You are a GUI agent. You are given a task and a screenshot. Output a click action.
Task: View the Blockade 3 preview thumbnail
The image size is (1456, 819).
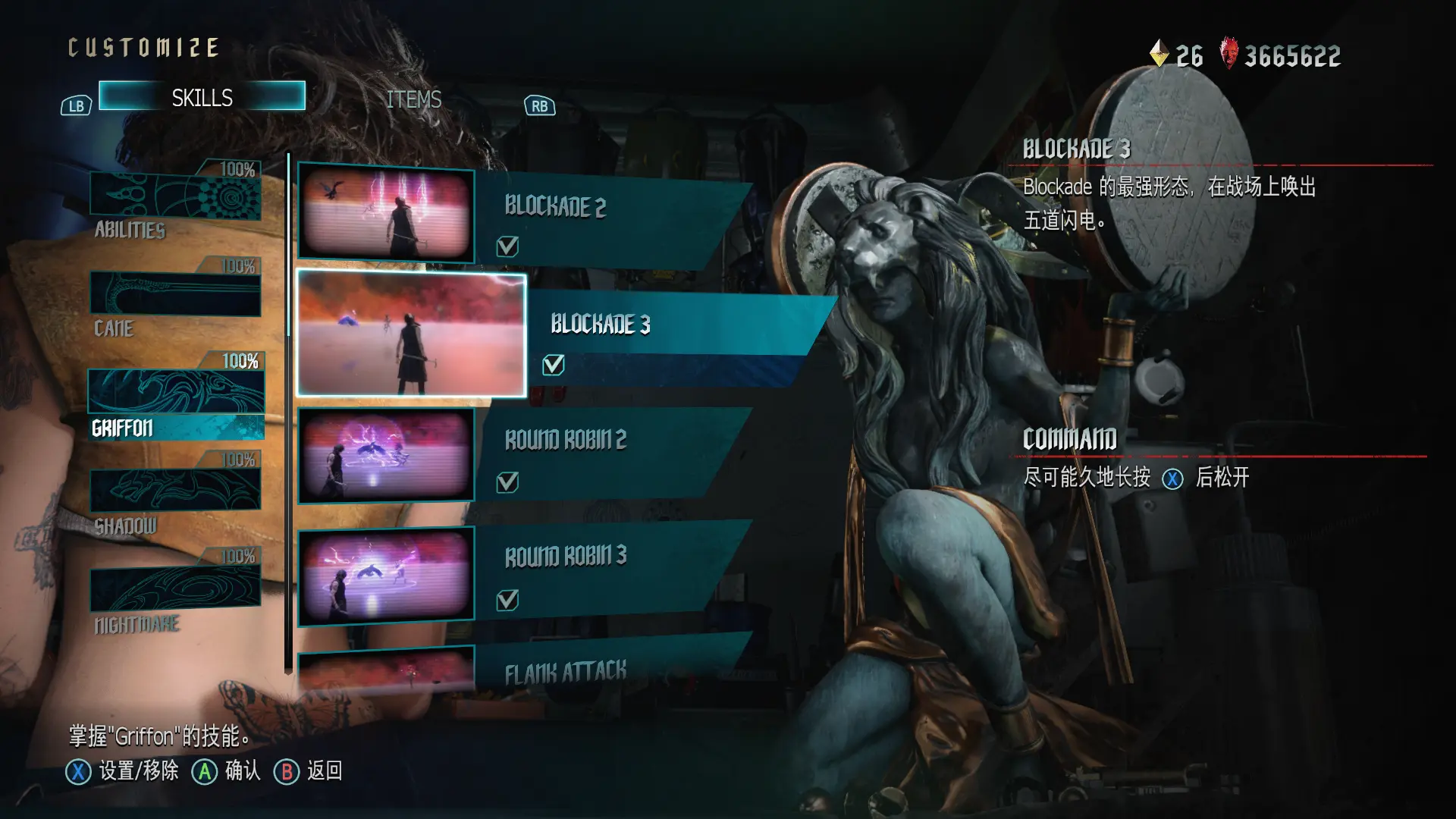pyautogui.click(x=411, y=334)
